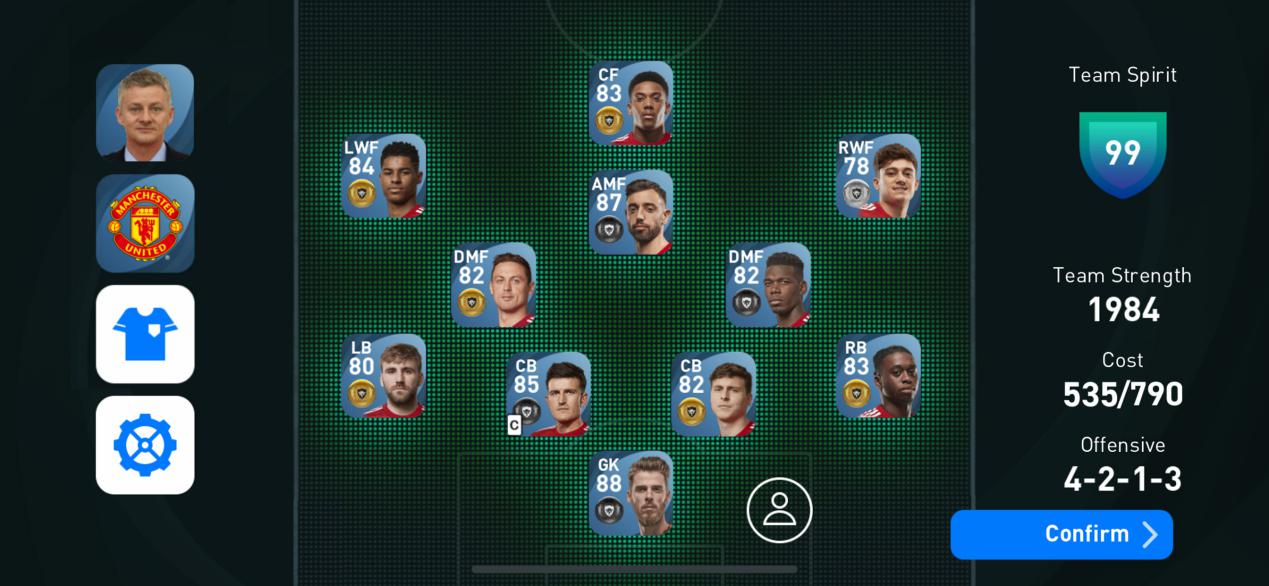This screenshot has width=1269, height=586.
Task: Select the AMF 87 player card
Action: coord(630,212)
